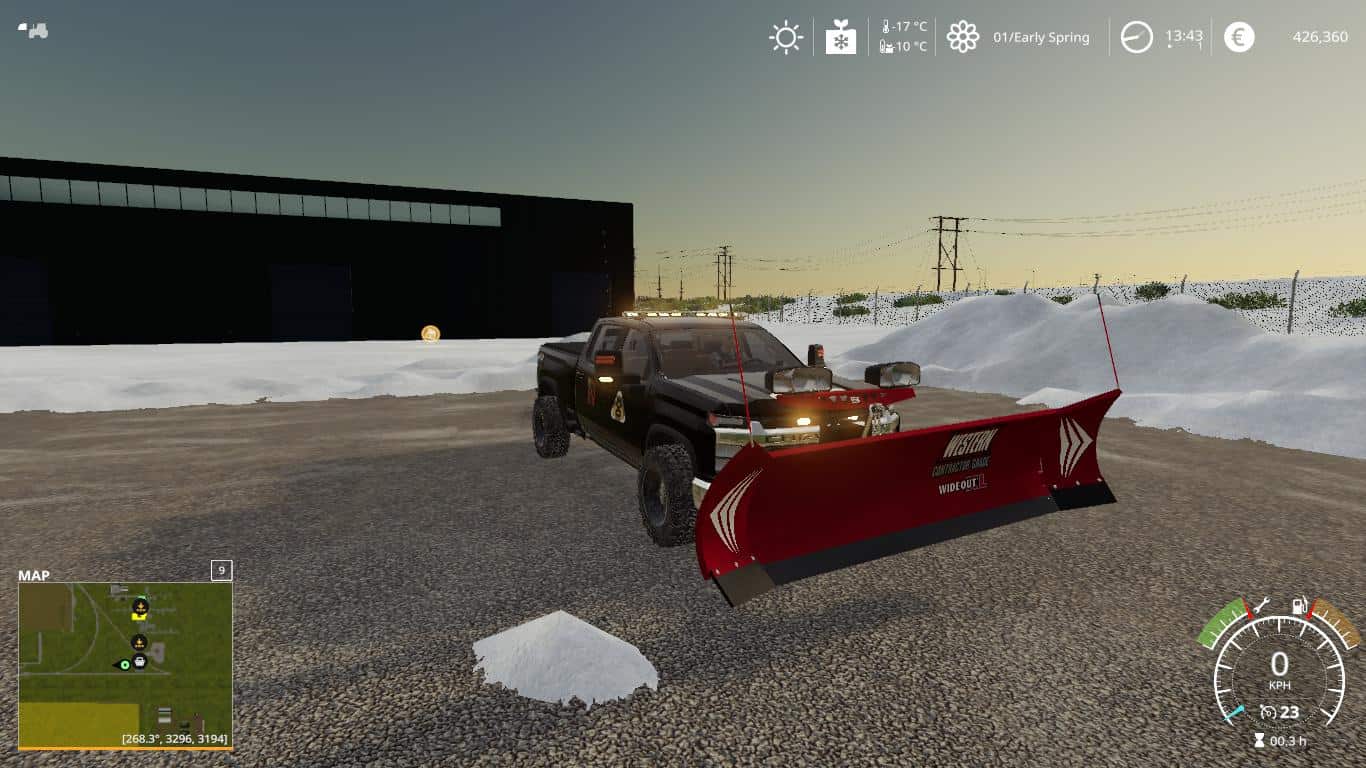Viewport: 1366px width, 768px height.
Task: Click the 13:43 time display
Action: (1184, 36)
